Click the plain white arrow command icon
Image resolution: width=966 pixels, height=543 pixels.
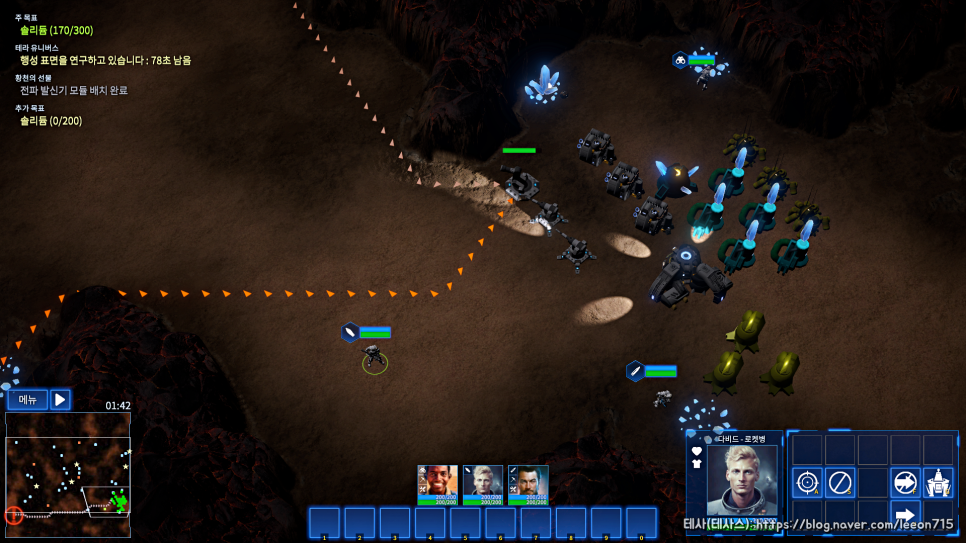coord(905,516)
